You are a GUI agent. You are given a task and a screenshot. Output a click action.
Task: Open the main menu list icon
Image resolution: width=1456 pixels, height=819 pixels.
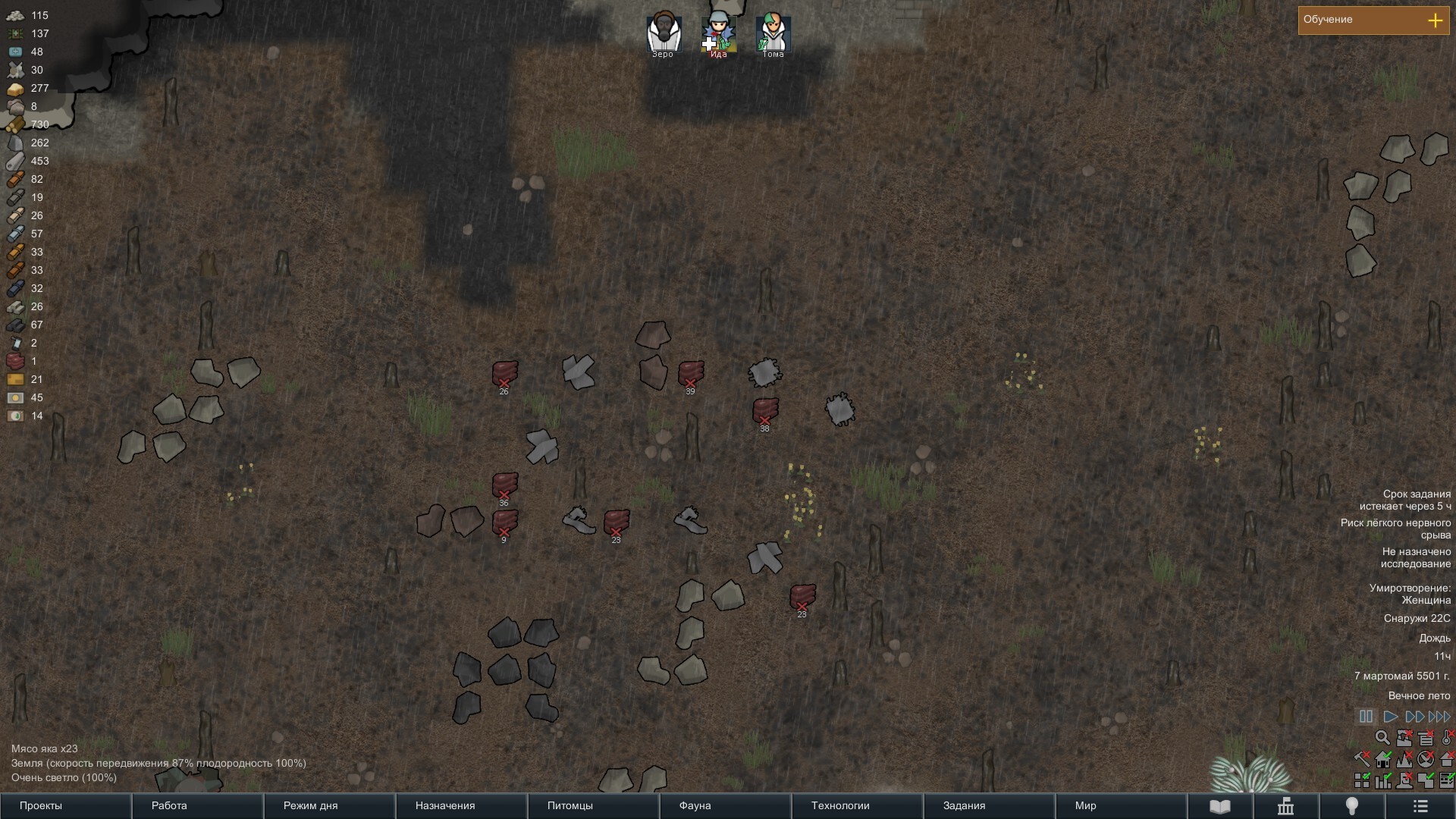pyautogui.click(x=1420, y=806)
